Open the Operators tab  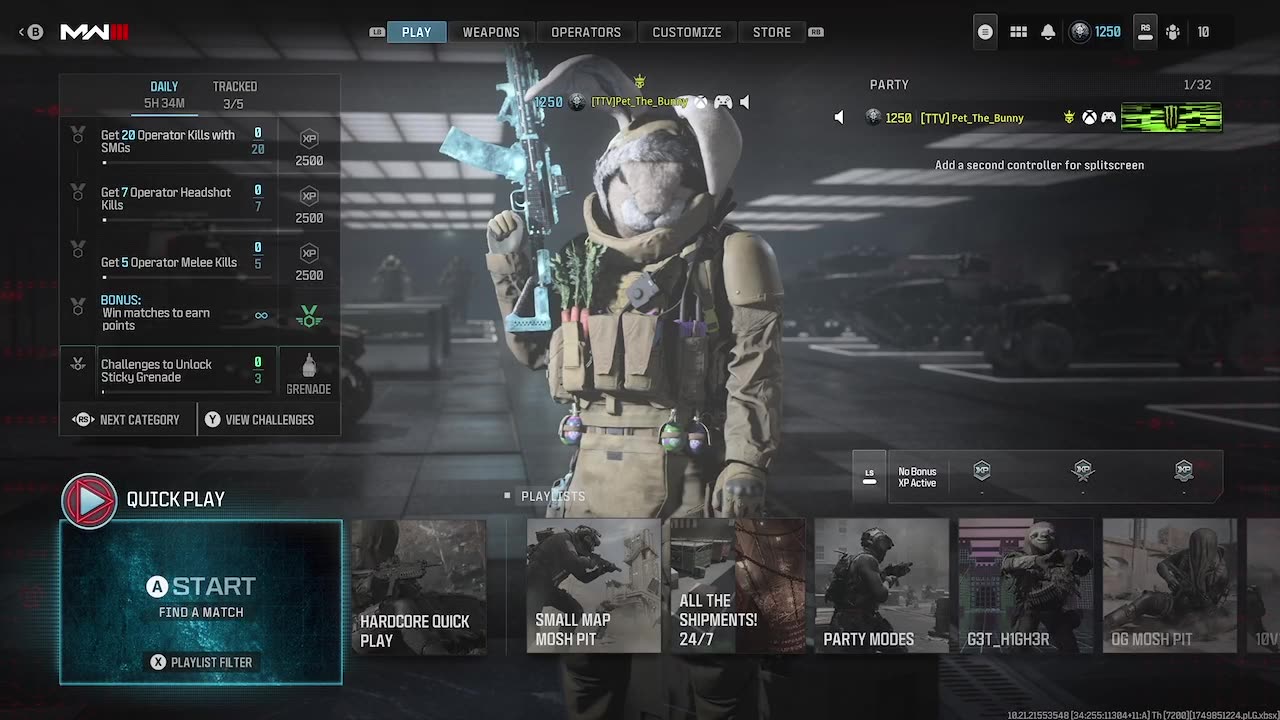click(x=586, y=32)
